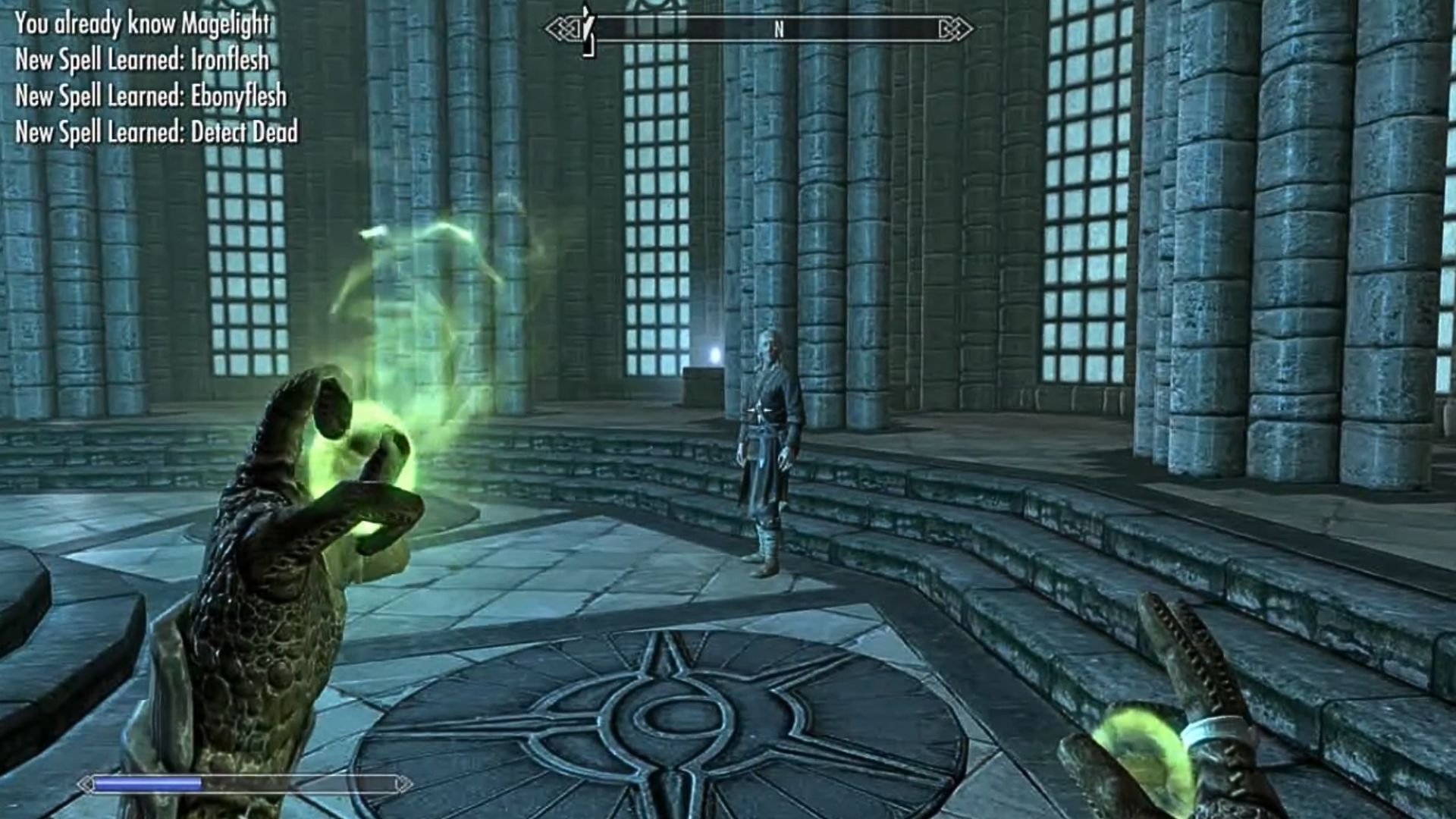Viewport: 1456px width, 819px height.
Task: Expand the 'New Spell Learned: Ebonyflesh' message
Action: (152, 97)
